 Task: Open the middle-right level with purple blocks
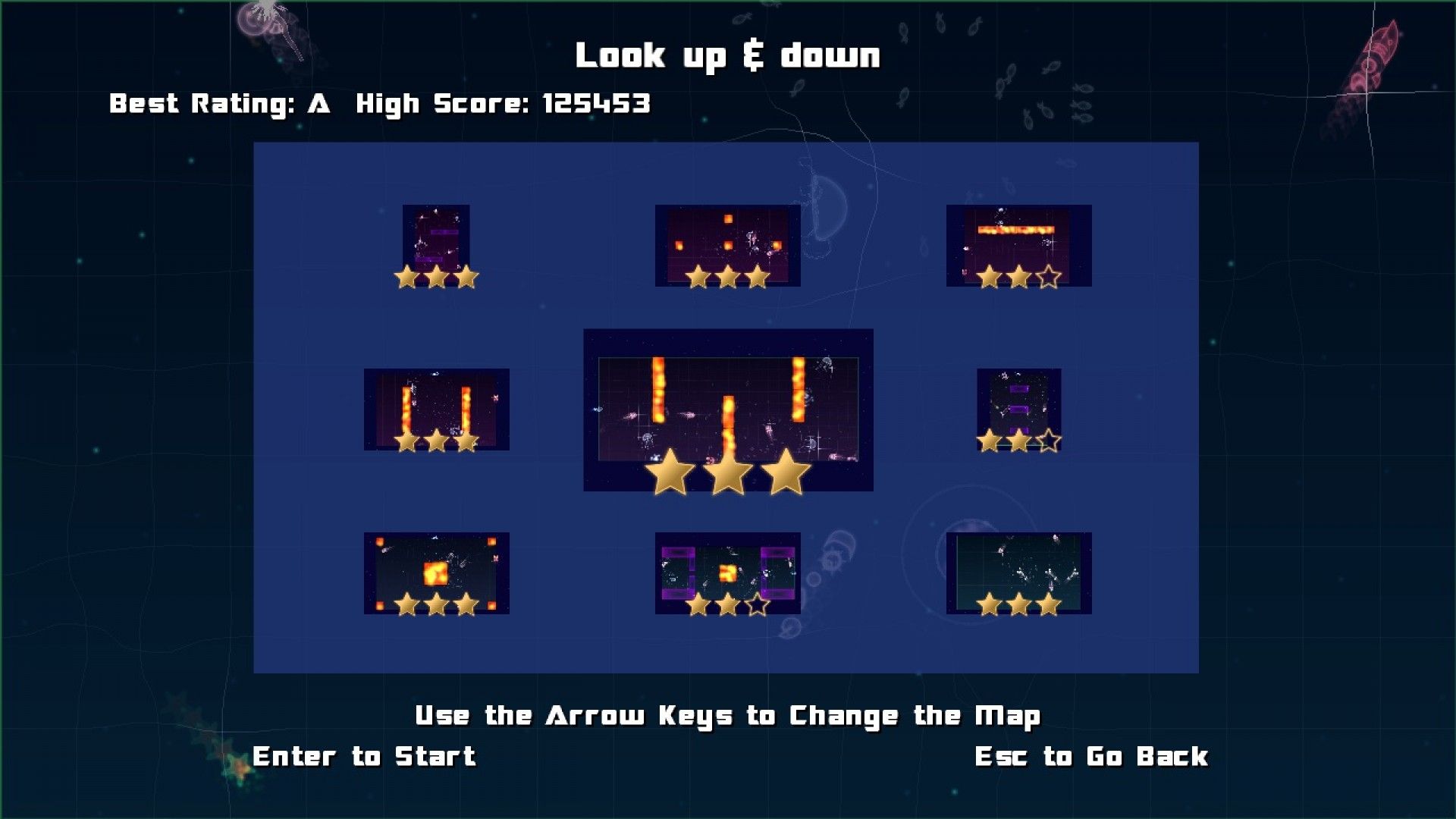(x=1018, y=402)
